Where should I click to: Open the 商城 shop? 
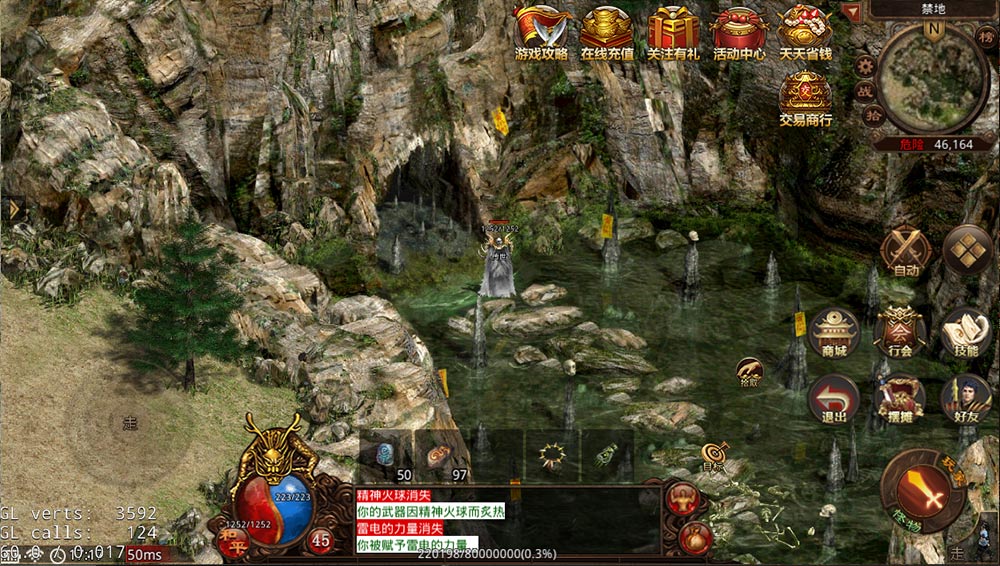point(833,331)
